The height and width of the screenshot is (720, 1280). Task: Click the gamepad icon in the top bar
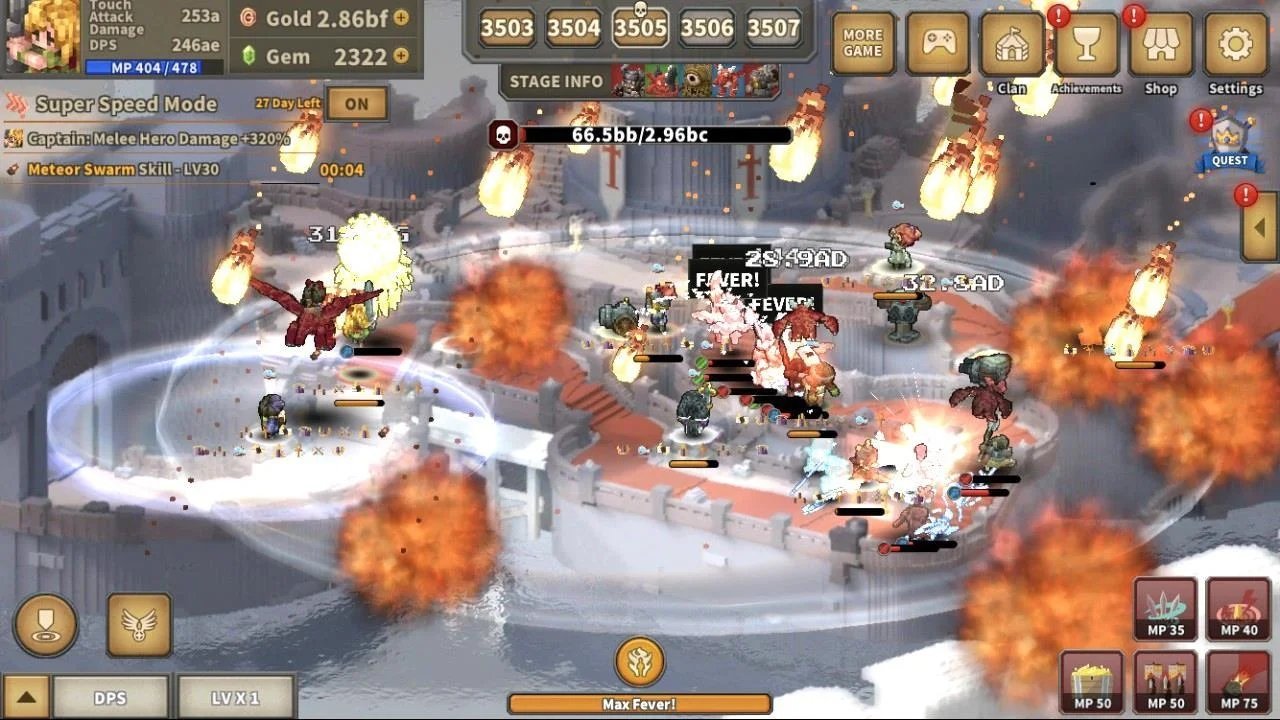pos(938,40)
